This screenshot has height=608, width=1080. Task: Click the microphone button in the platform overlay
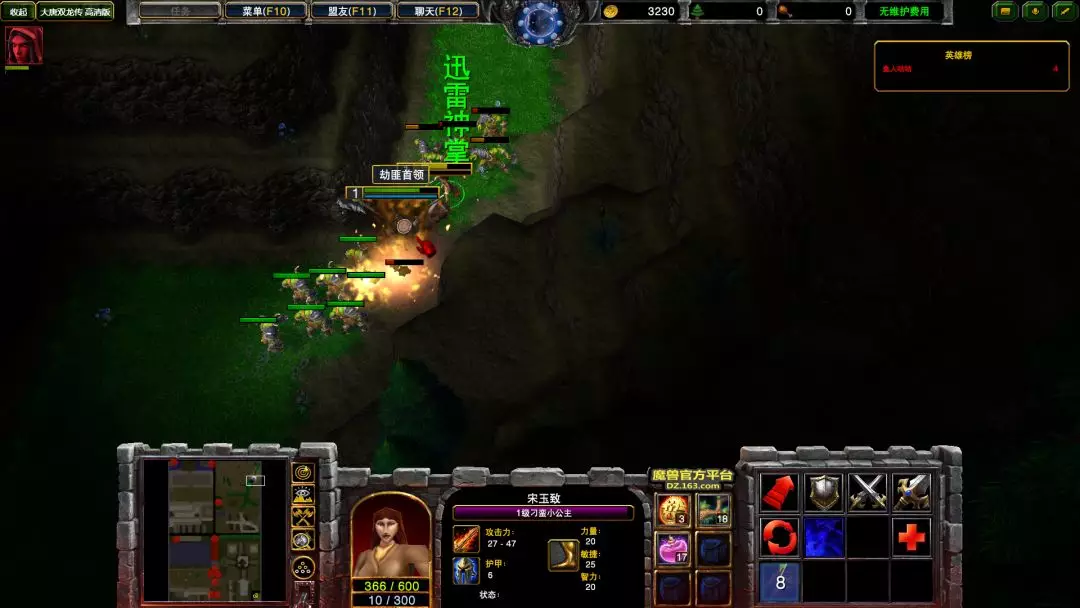click(x=1034, y=11)
